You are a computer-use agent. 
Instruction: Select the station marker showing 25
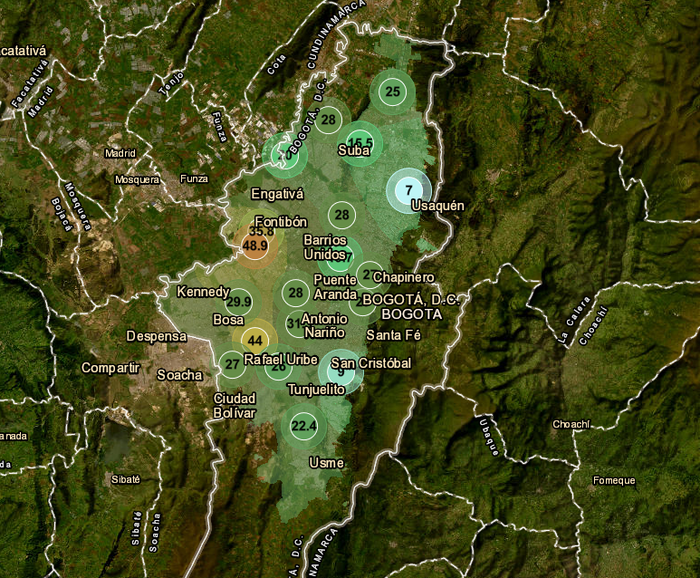click(x=393, y=92)
